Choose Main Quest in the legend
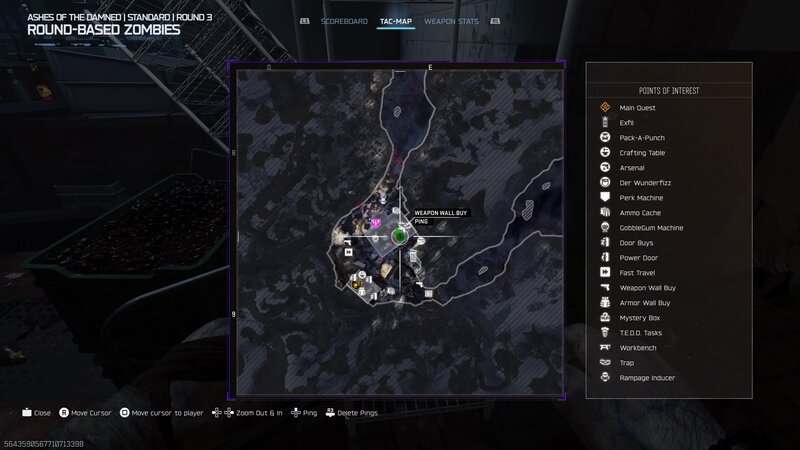The height and width of the screenshot is (450, 800). (x=637, y=107)
